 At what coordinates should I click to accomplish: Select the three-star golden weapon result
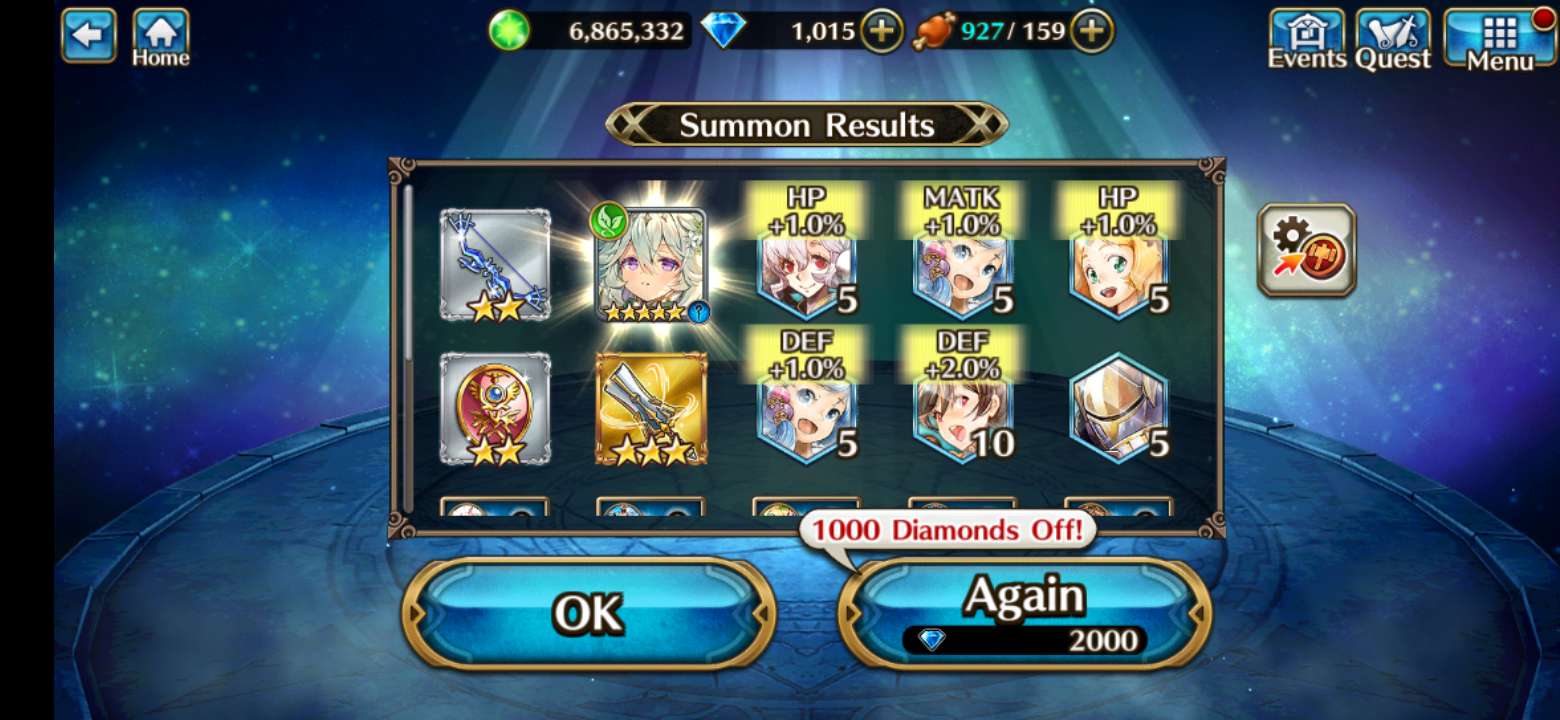(651, 408)
